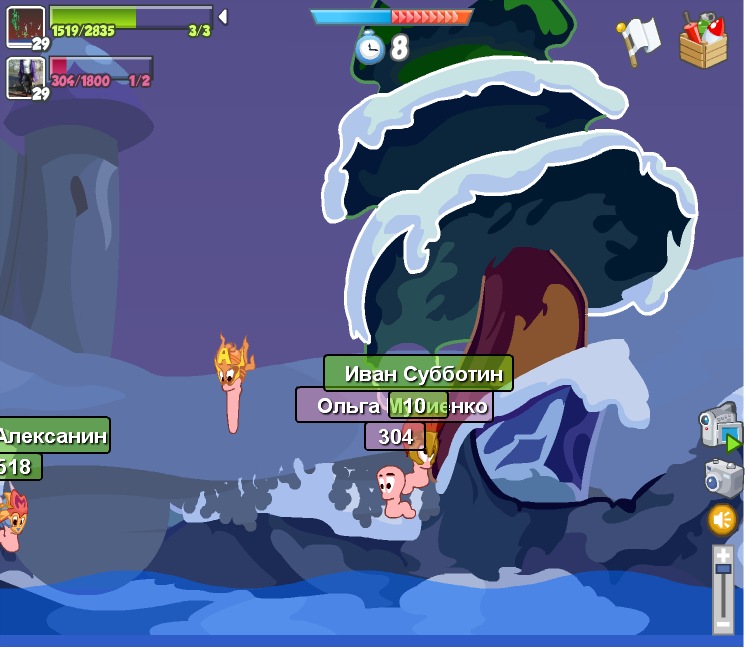Start video recording with the camcorder icon

click(x=720, y=428)
